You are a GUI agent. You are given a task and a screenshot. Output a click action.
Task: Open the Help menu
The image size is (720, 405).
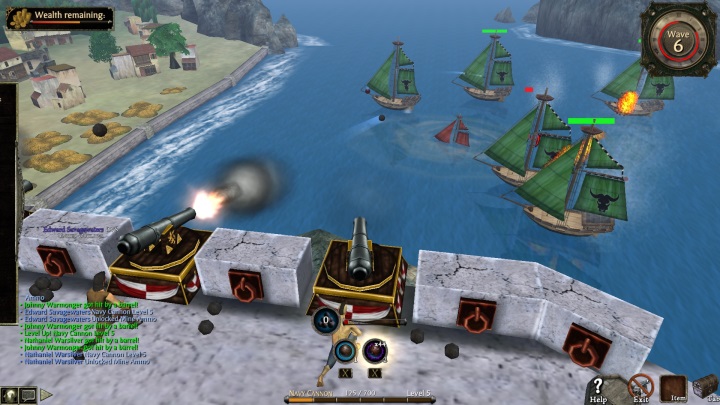tap(599, 387)
